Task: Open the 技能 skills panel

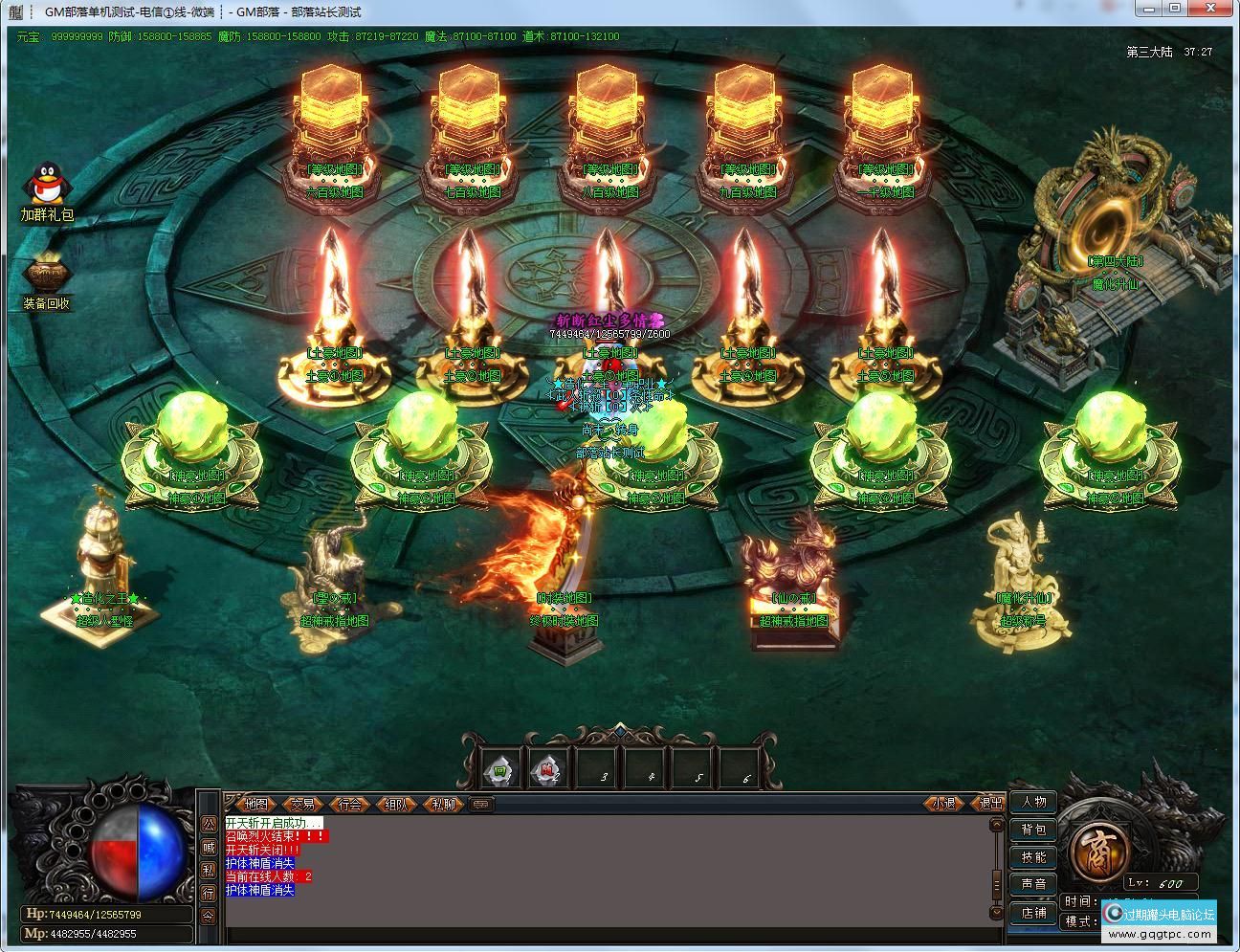Action: [1033, 856]
